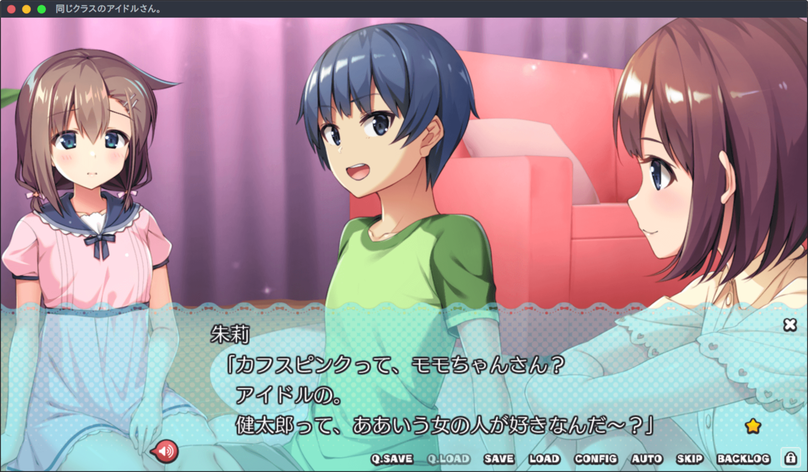The height and width of the screenshot is (472, 808).
Task: Toggle AUTO text advance mode
Action: click(647, 459)
